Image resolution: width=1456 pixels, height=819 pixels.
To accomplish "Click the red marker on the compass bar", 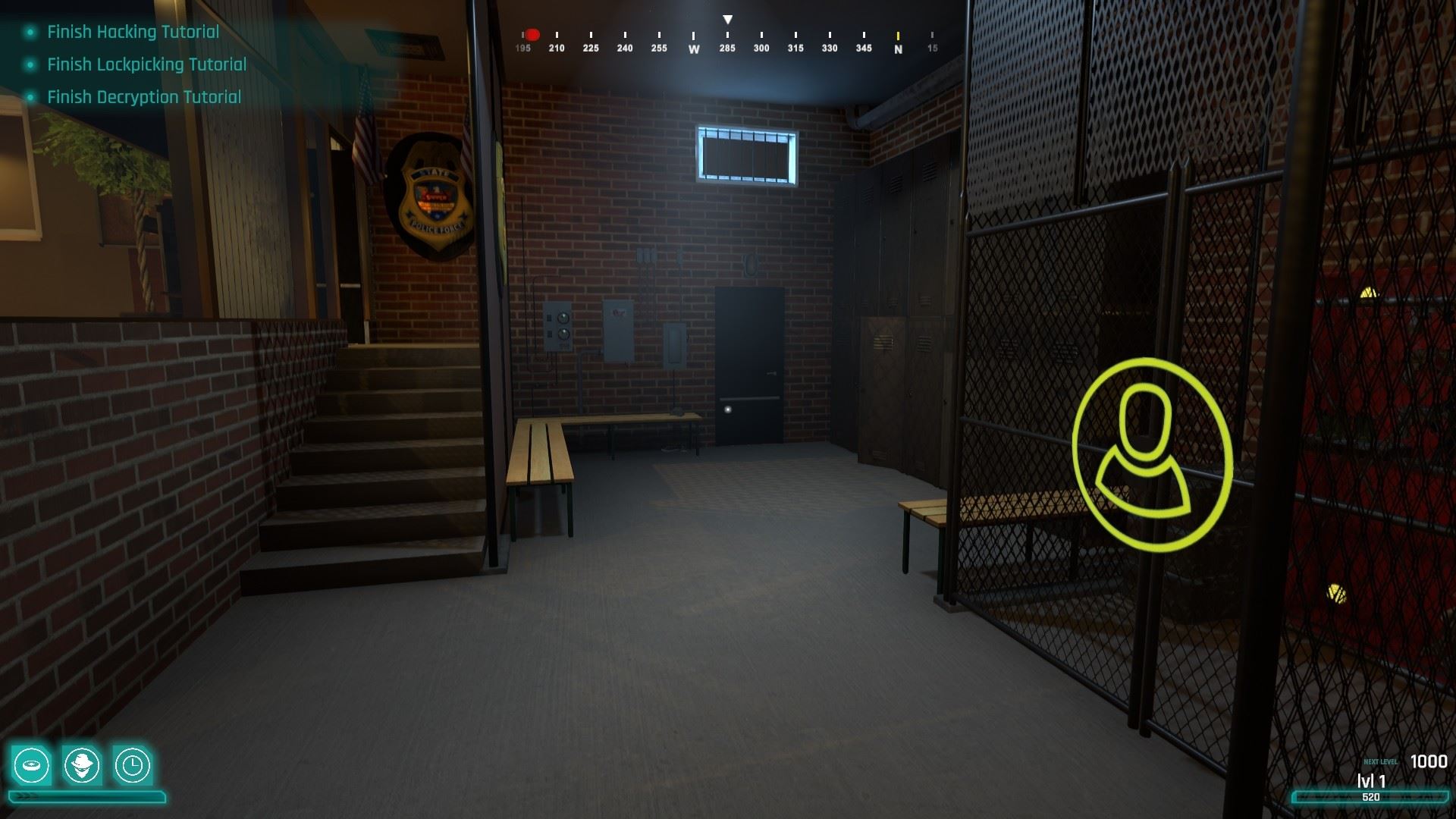I will pyautogui.click(x=532, y=33).
